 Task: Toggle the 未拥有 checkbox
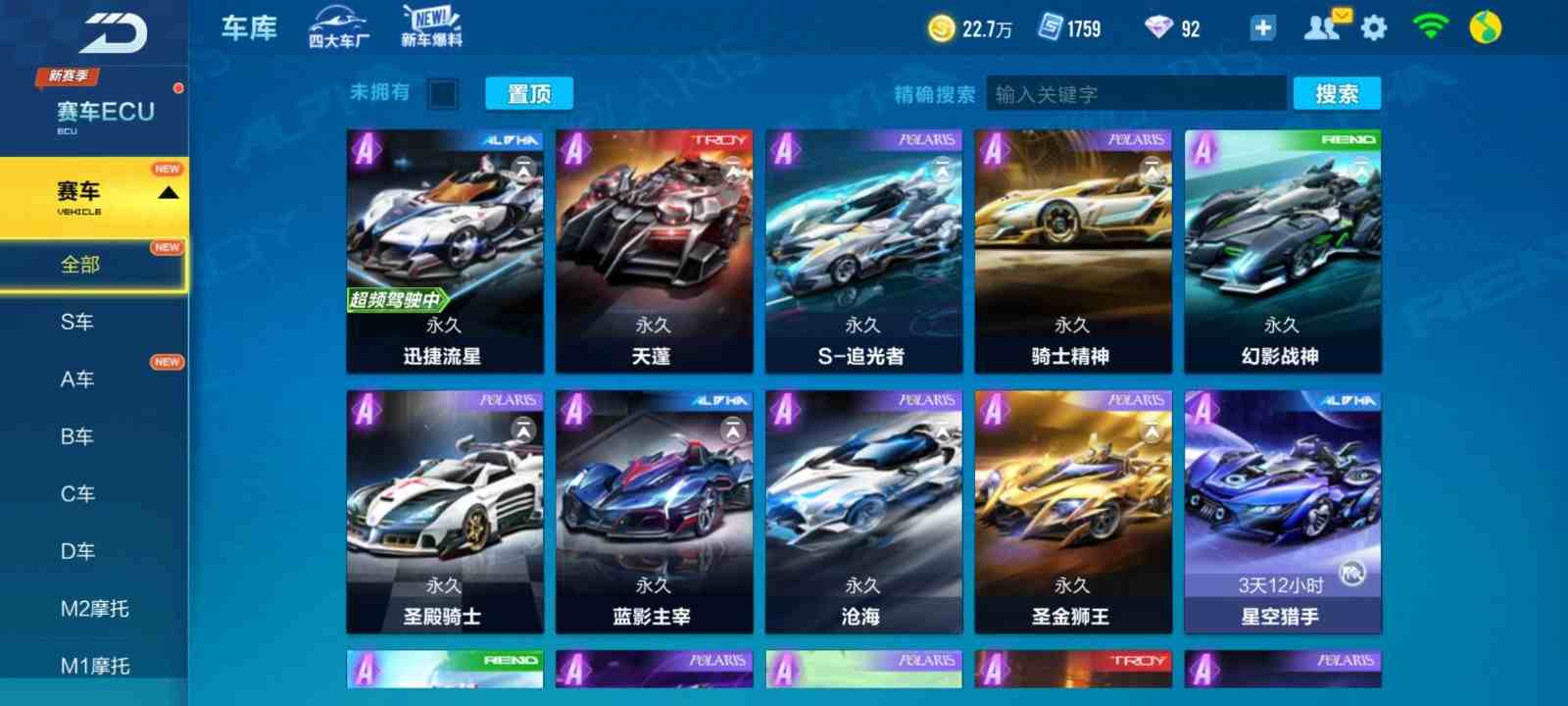(443, 94)
